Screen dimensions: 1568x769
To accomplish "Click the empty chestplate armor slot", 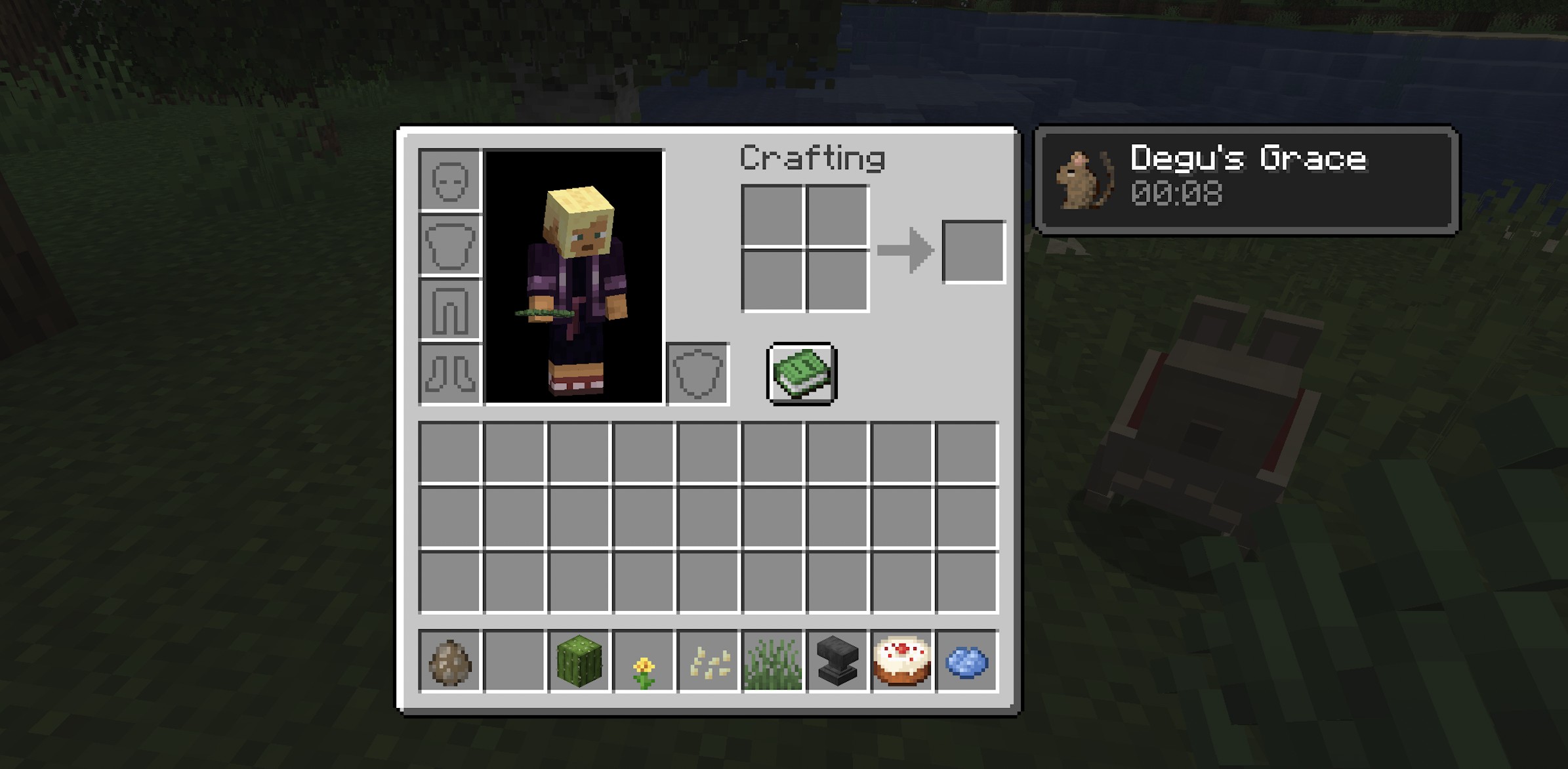I will (x=450, y=245).
